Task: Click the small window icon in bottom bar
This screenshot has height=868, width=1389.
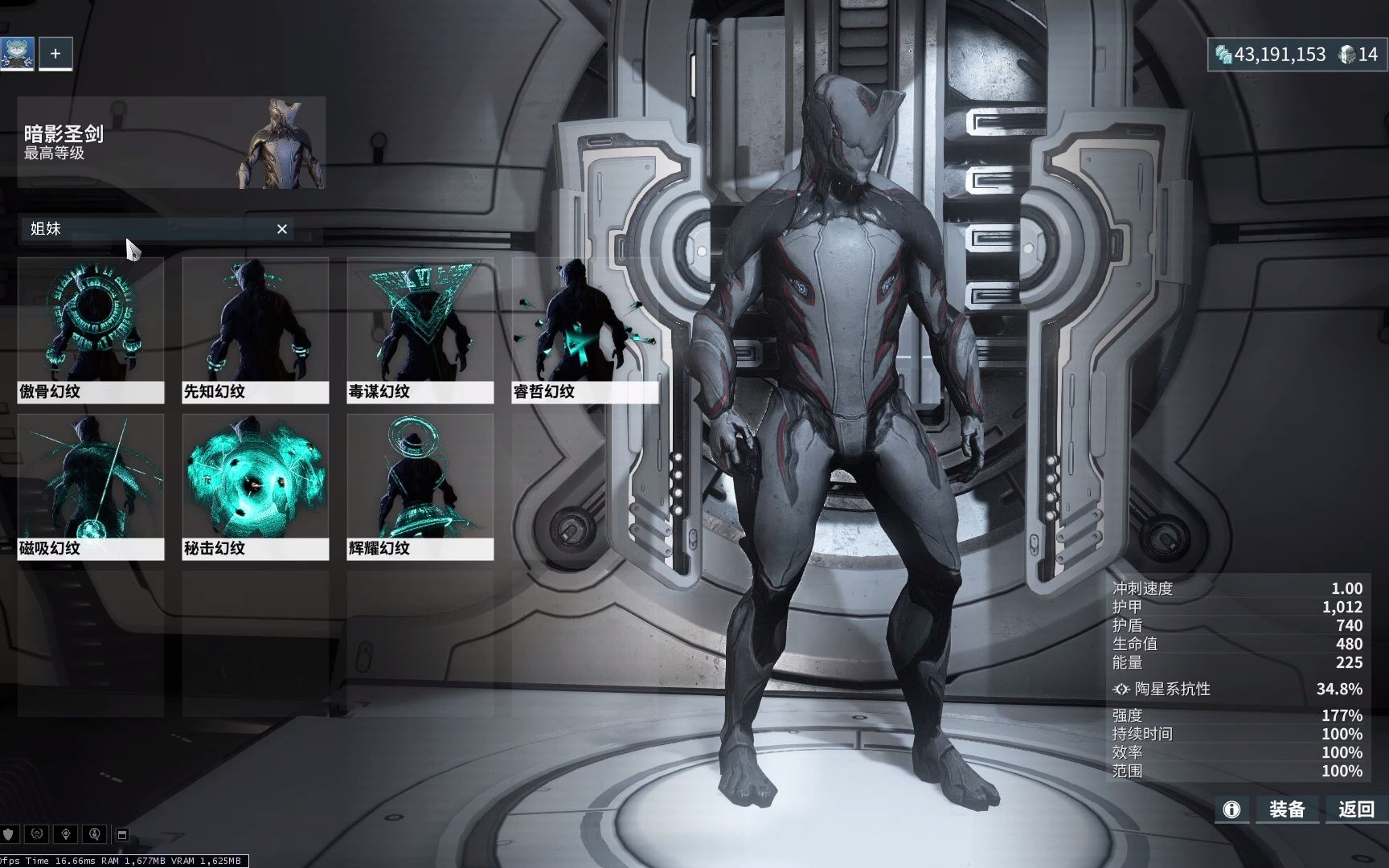Action: click(122, 834)
